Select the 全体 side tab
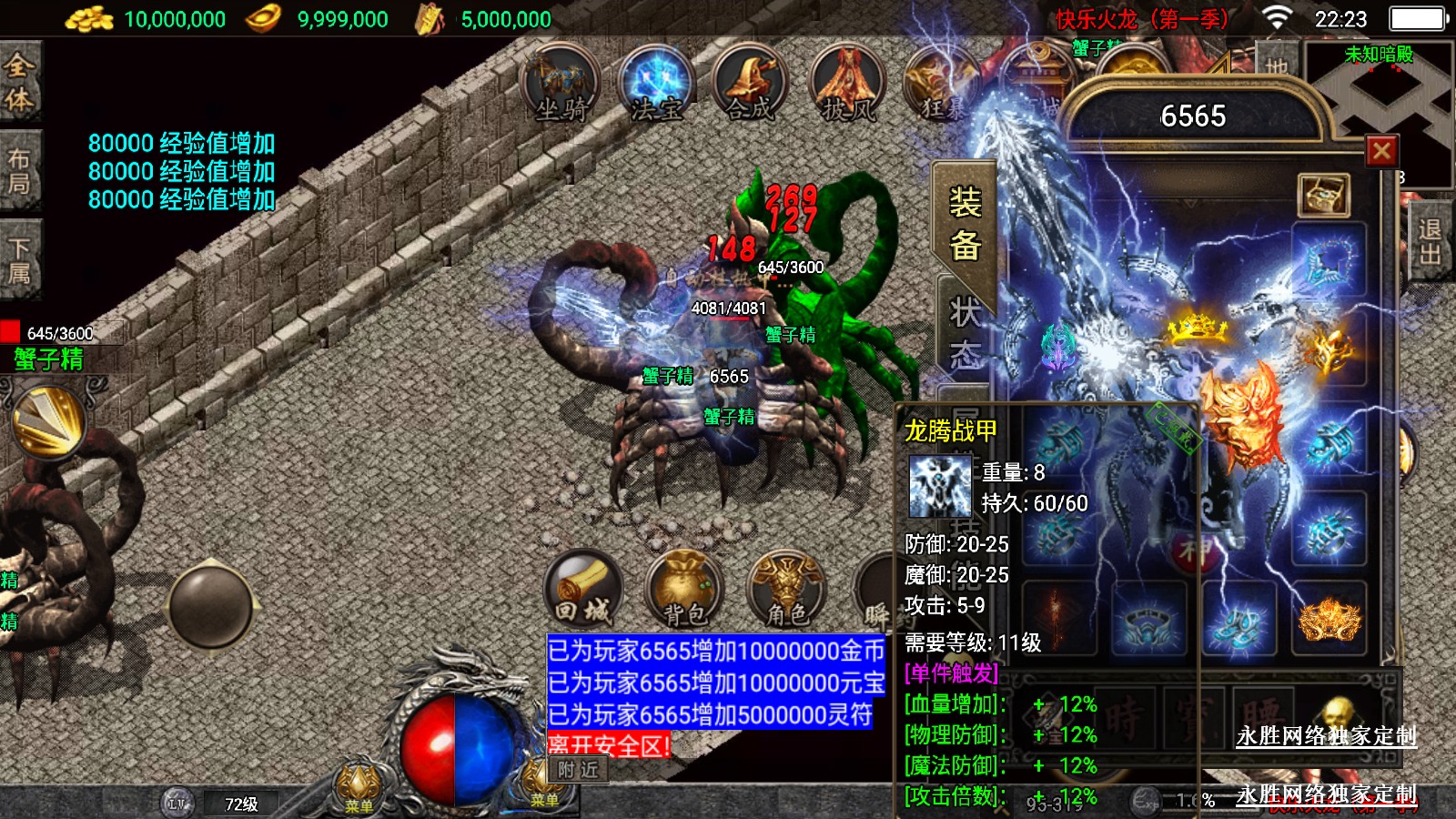1456x819 pixels. pyautogui.click(x=19, y=82)
